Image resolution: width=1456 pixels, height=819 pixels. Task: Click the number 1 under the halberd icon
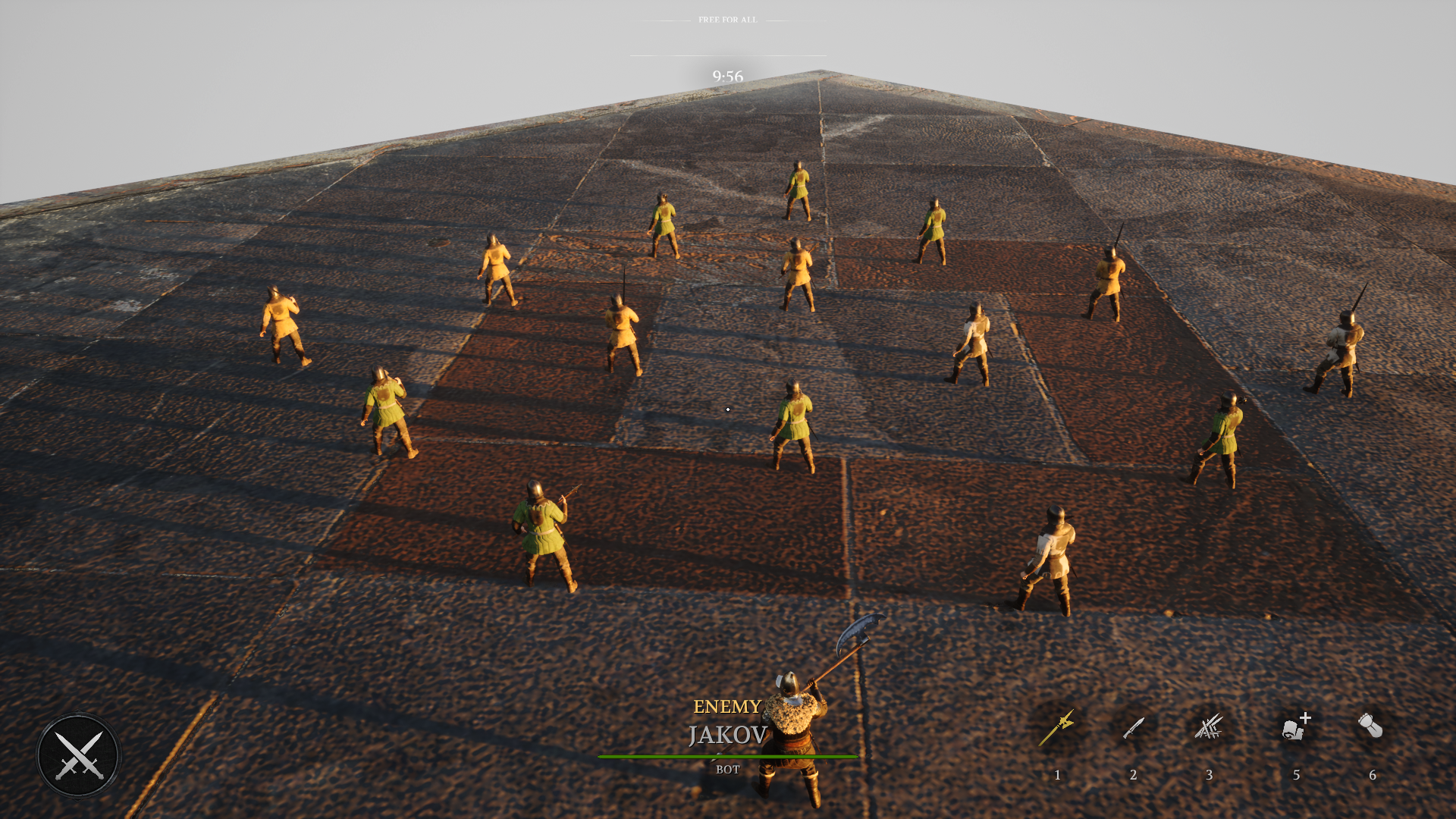[1057, 775]
